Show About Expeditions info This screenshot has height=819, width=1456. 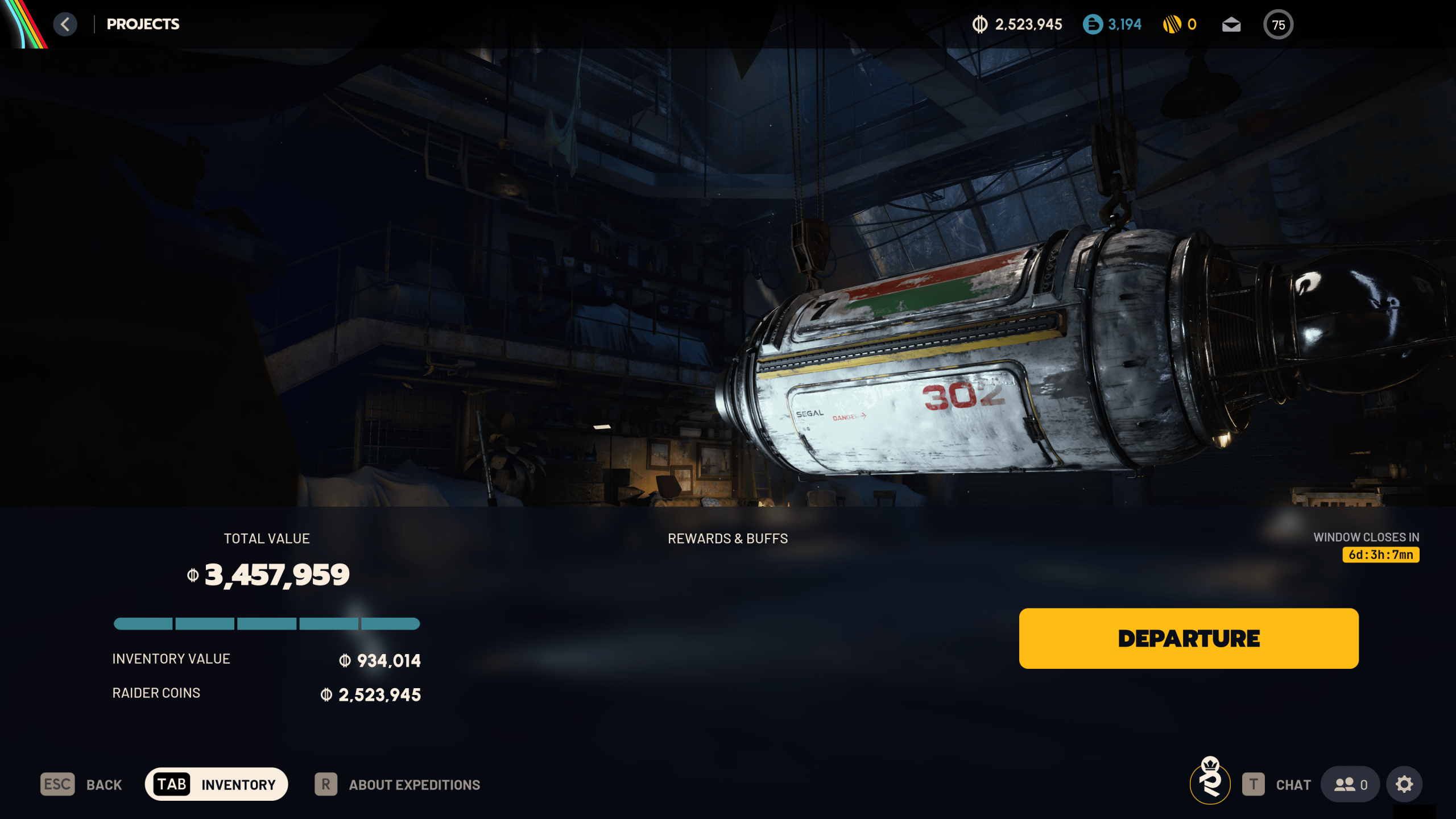pyautogui.click(x=398, y=784)
